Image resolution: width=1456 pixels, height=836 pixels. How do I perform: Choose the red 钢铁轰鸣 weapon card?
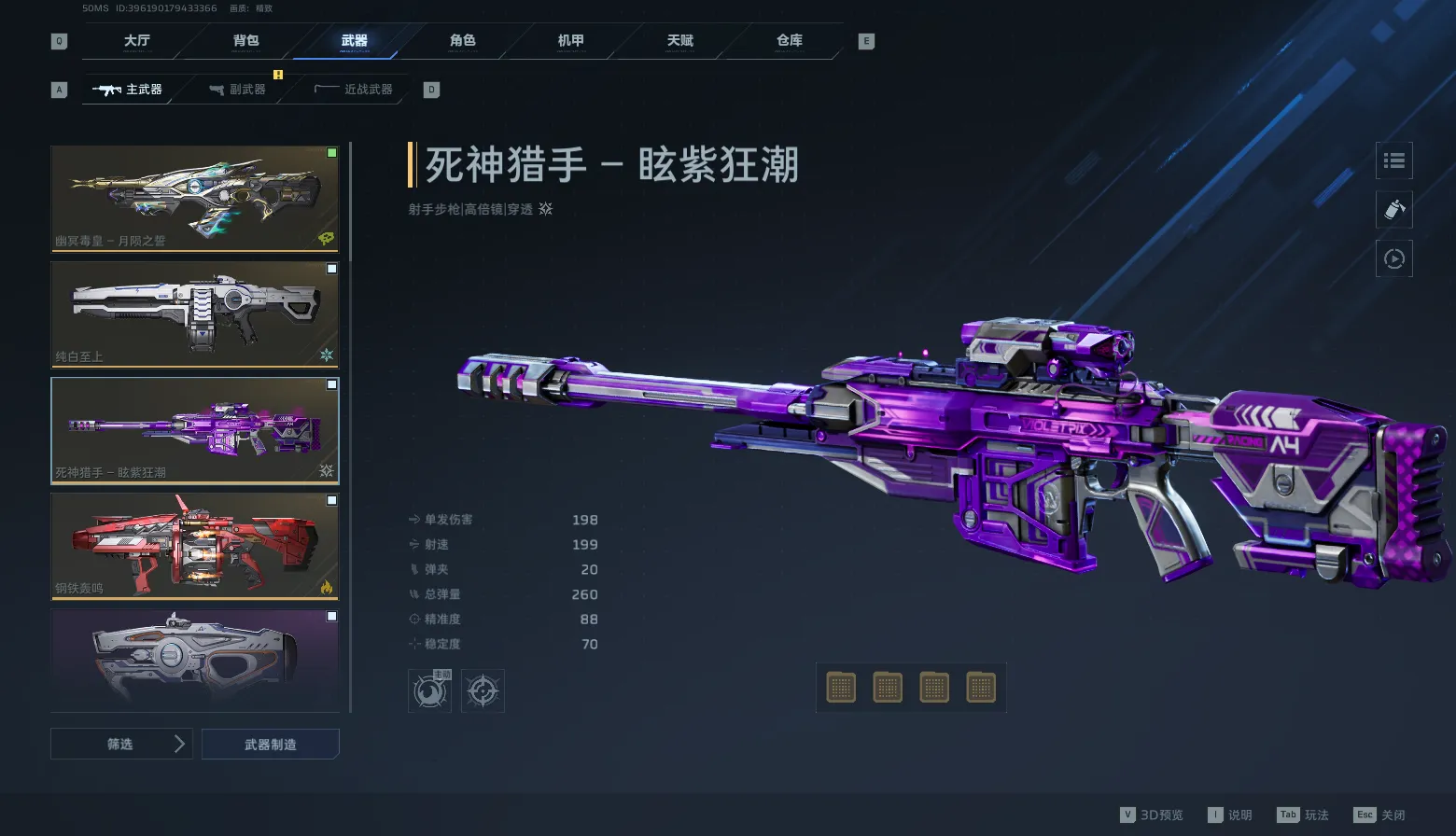point(194,546)
